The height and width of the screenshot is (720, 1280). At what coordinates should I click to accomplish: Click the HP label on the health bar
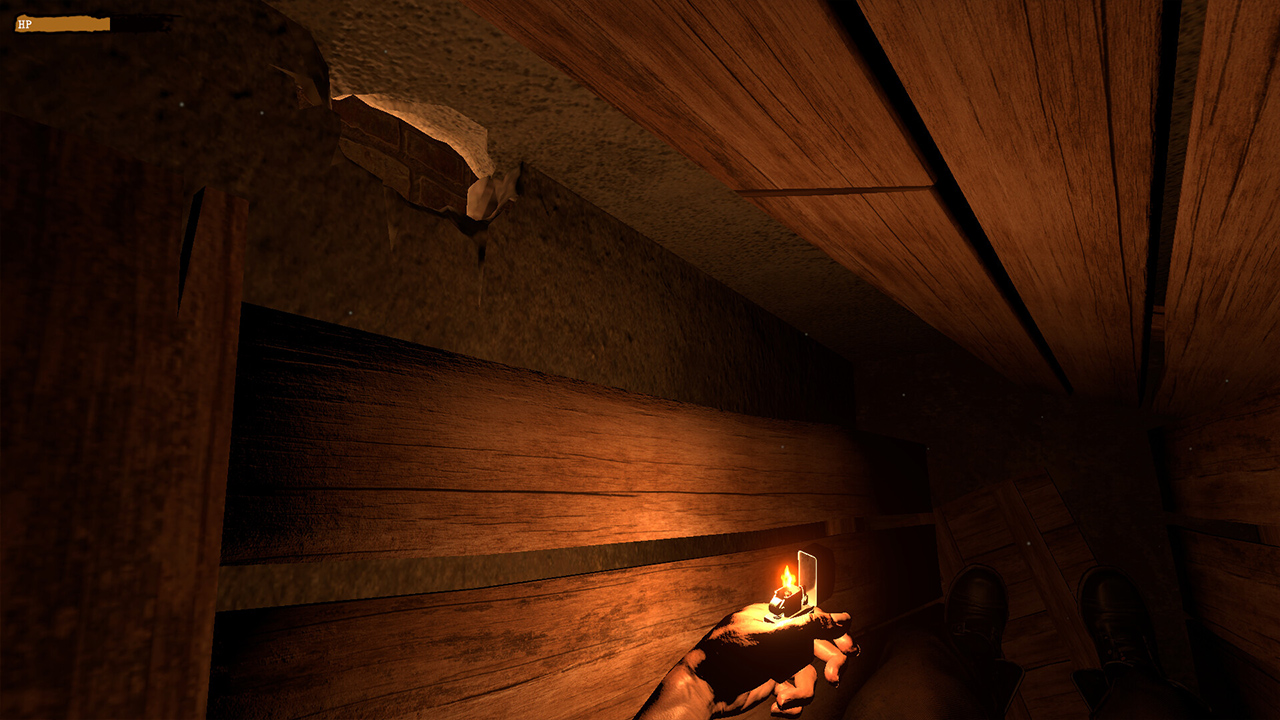tap(25, 23)
